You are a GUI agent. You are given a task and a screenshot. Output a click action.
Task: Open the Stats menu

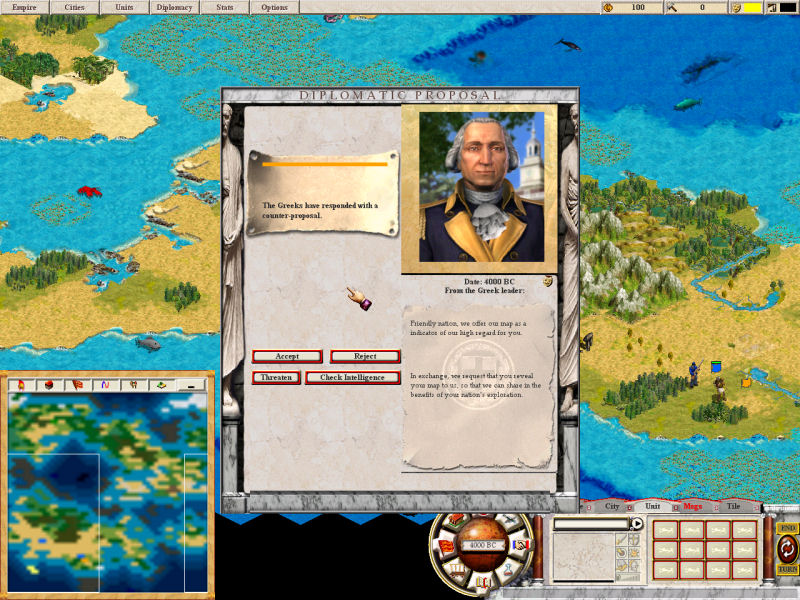click(x=225, y=7)
